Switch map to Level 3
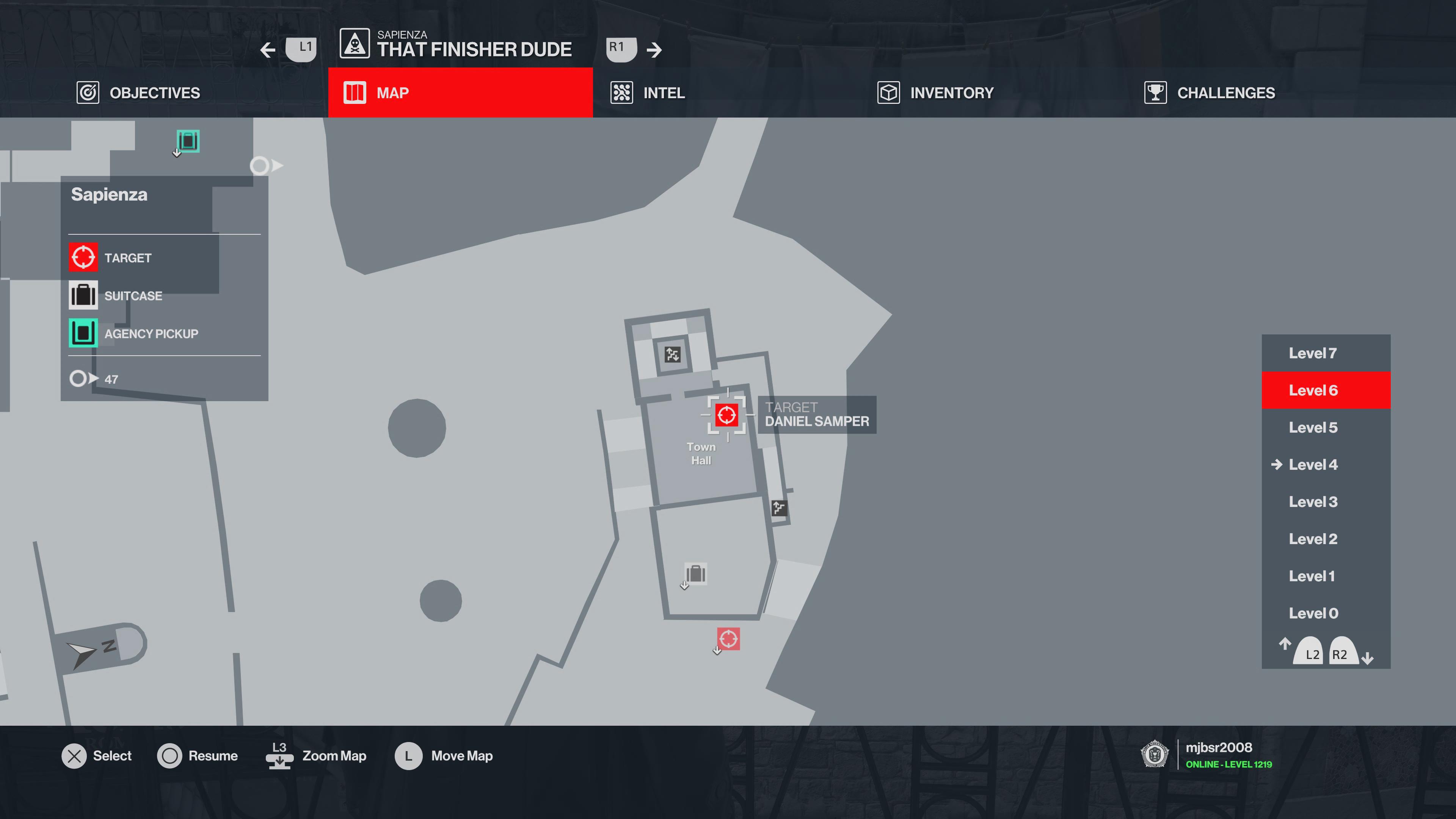 coord(1312,502)
